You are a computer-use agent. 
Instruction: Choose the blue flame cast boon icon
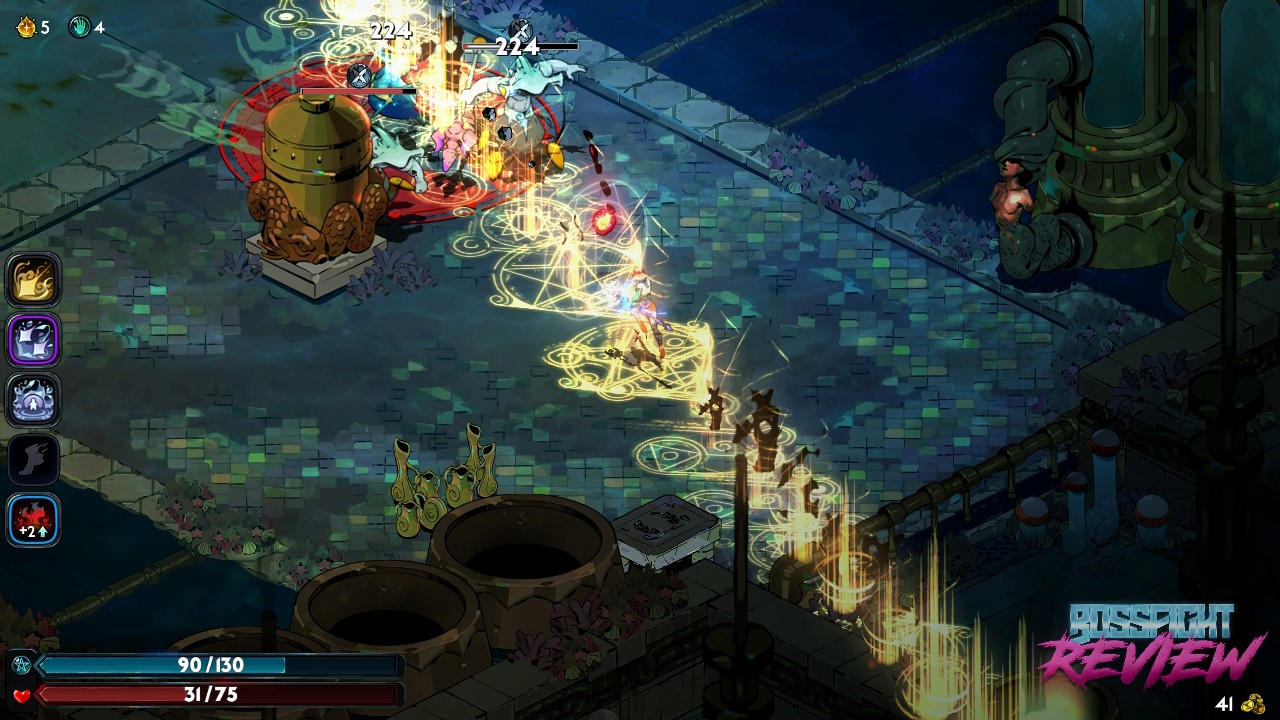[34, 400]
